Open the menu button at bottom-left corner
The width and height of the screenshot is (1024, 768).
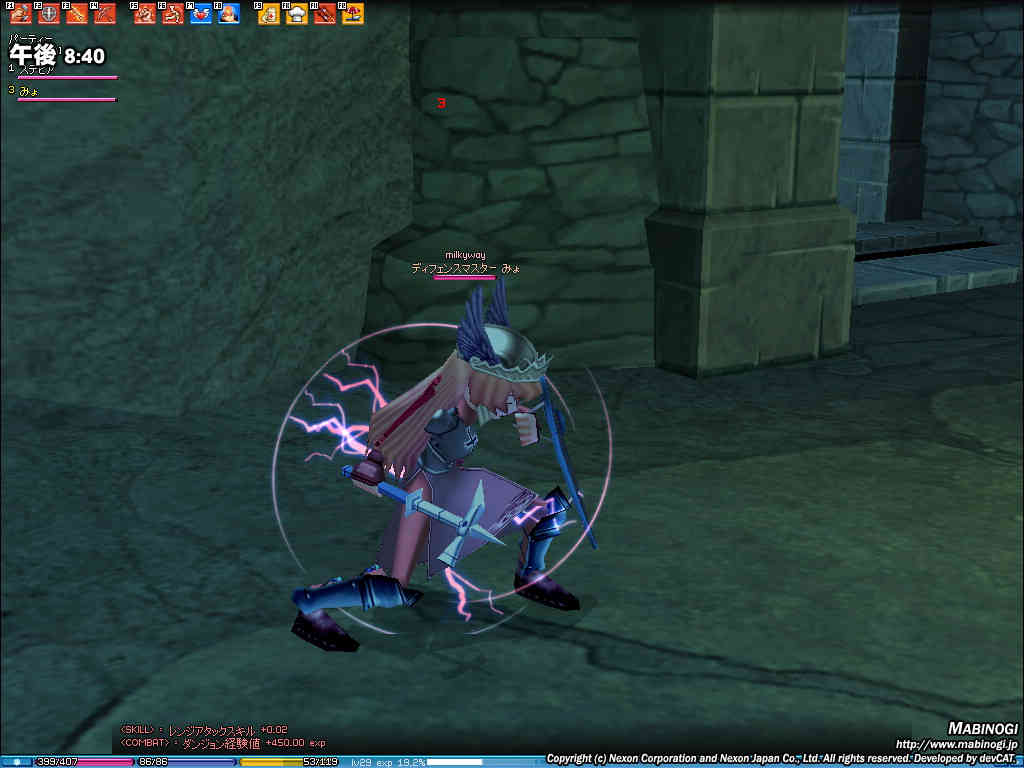tap(16, 762)
